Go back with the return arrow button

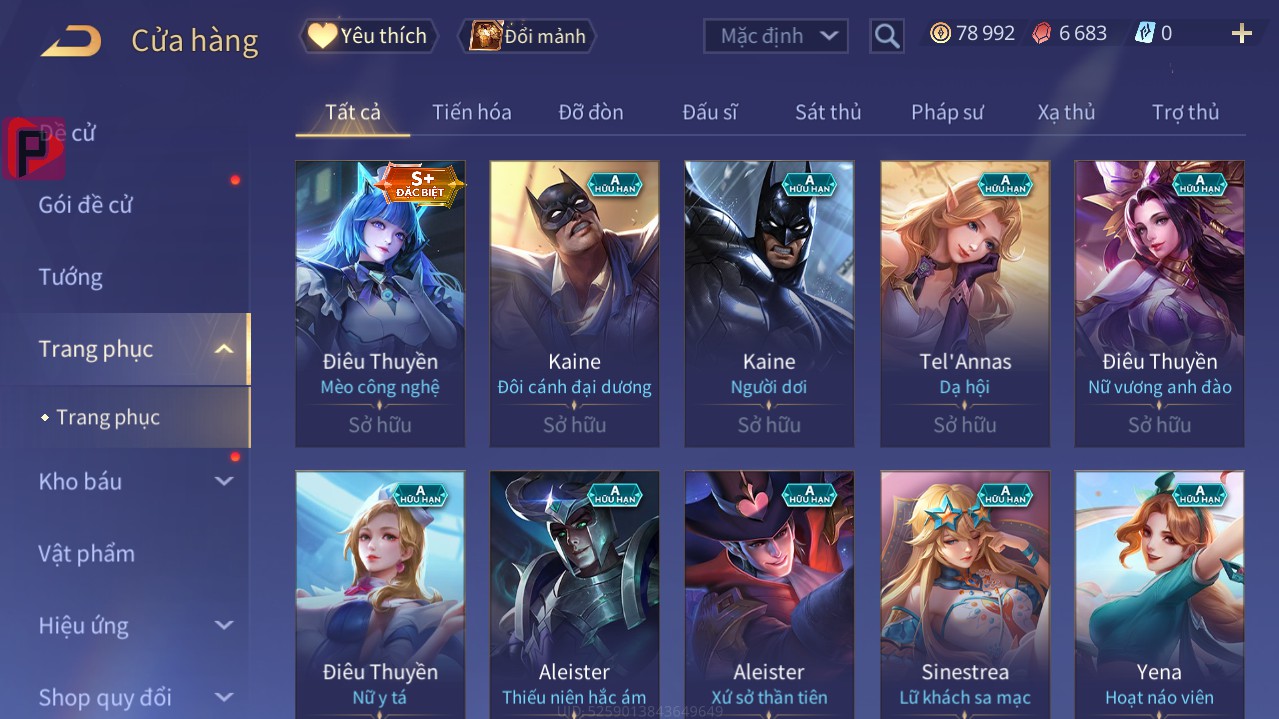[71, 40]
